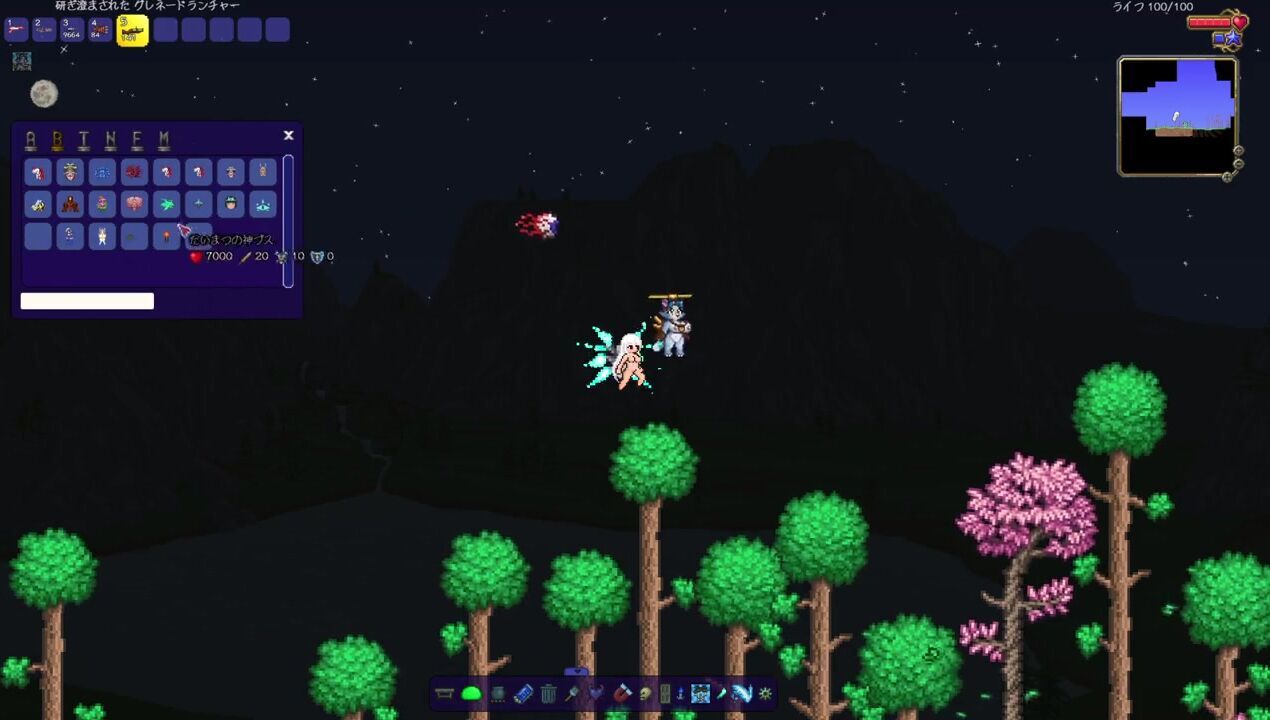The image size is (1270, 720).
Task: Click the search field in the spawner panel
Action: click(87, 301)
